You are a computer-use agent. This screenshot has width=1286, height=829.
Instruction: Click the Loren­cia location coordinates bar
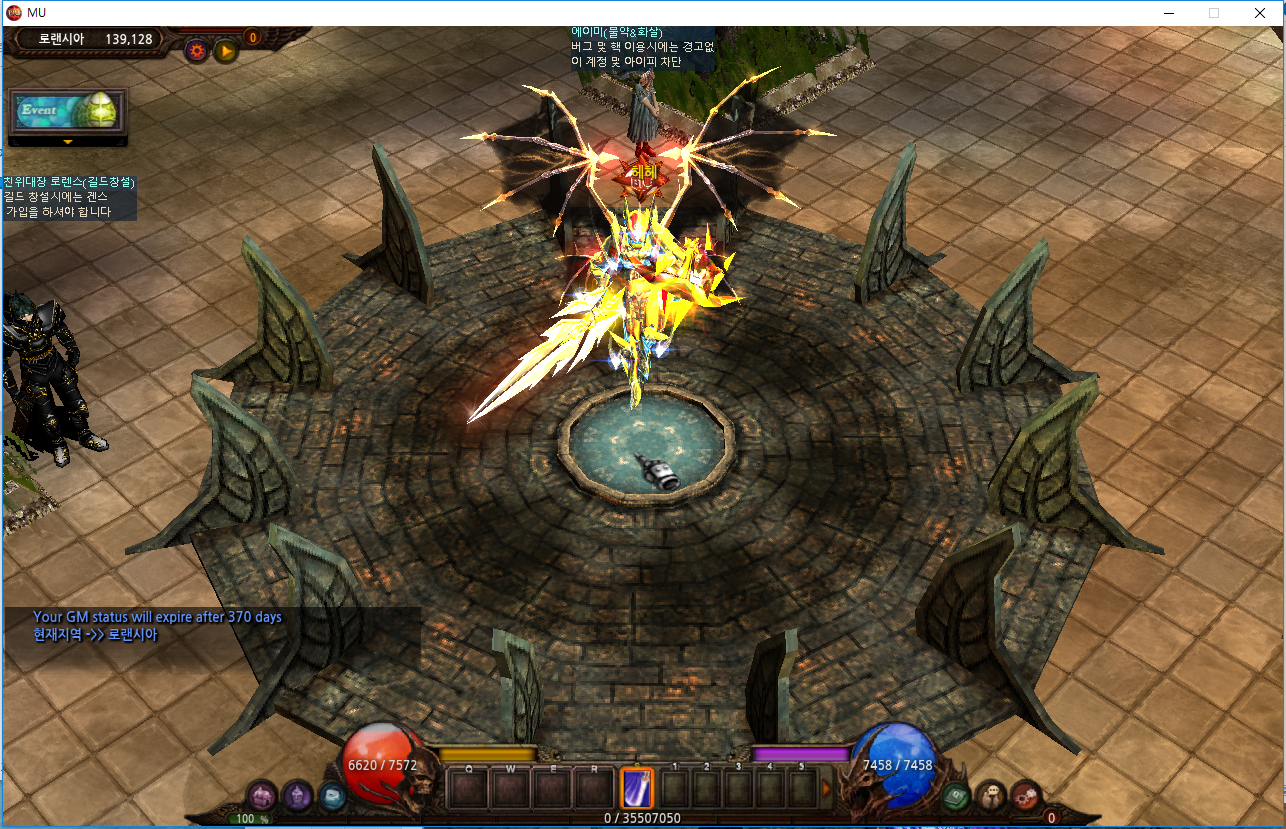(x=96, y=39)
